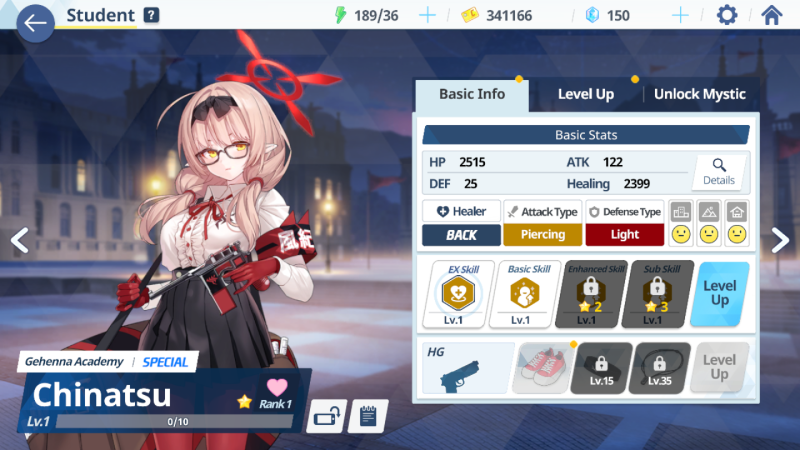The height and width of the screenshot is (450, 800).
Task: Open the Student help question mark
Action: [x=151, y=15]
